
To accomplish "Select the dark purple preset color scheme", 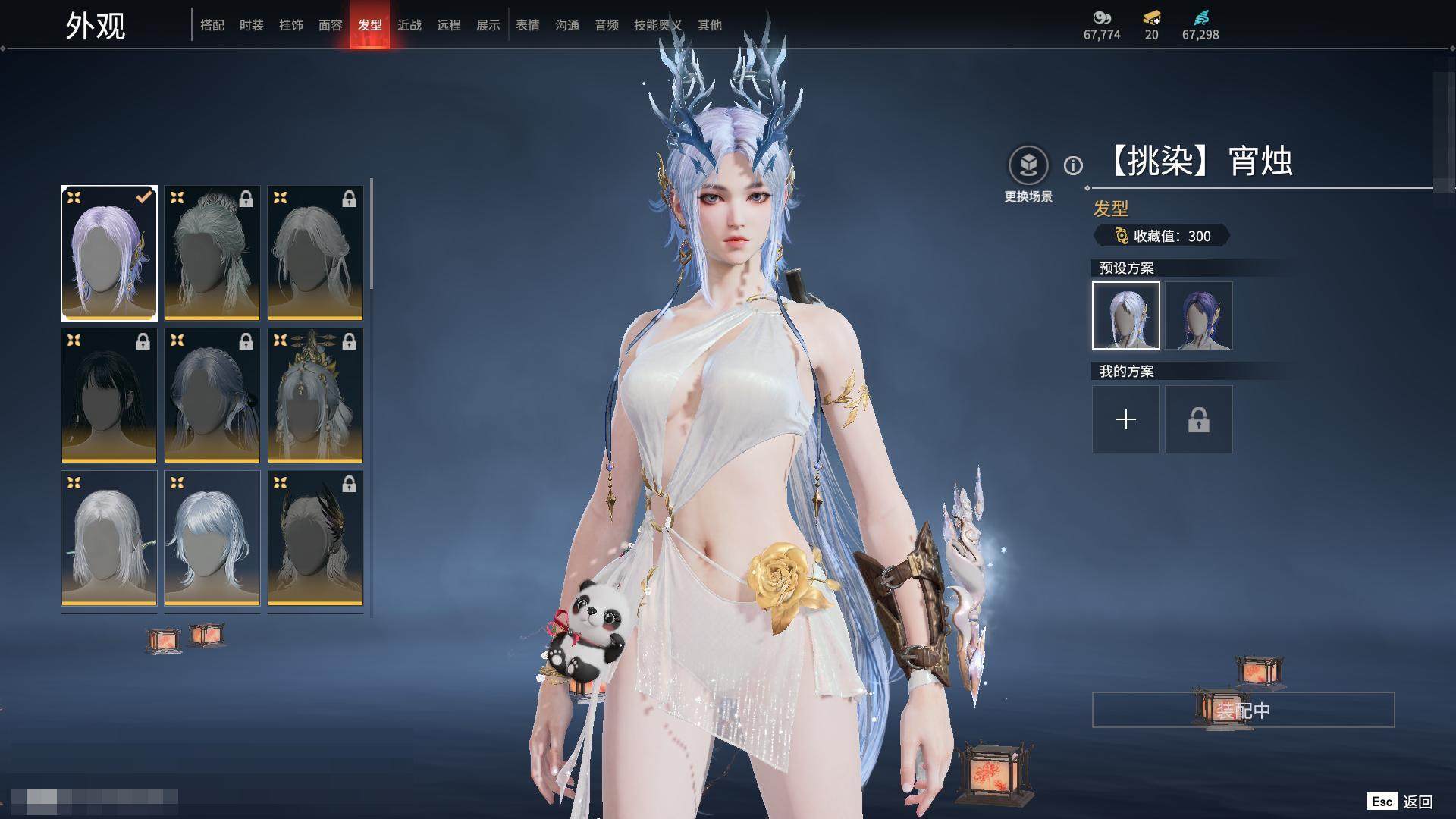I will pyautogui.click(x=1199, y=315).
